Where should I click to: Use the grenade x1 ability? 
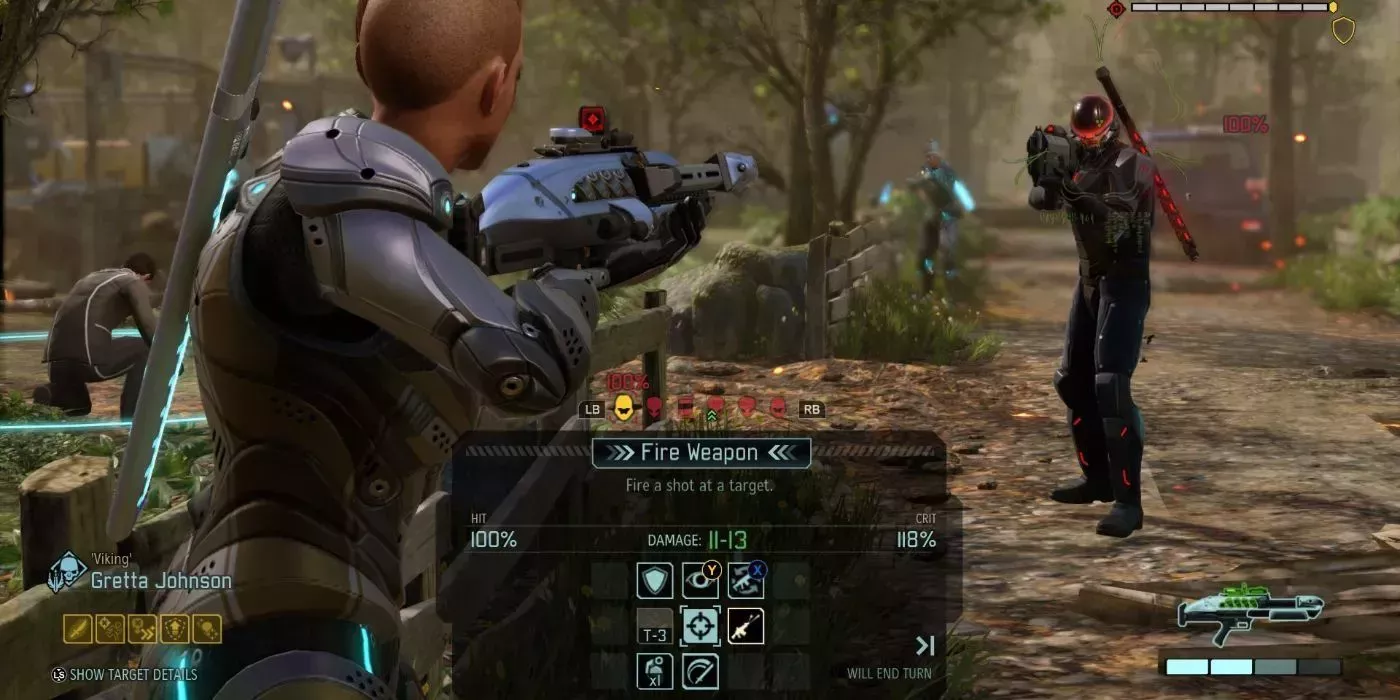click(x=654, y=670)
